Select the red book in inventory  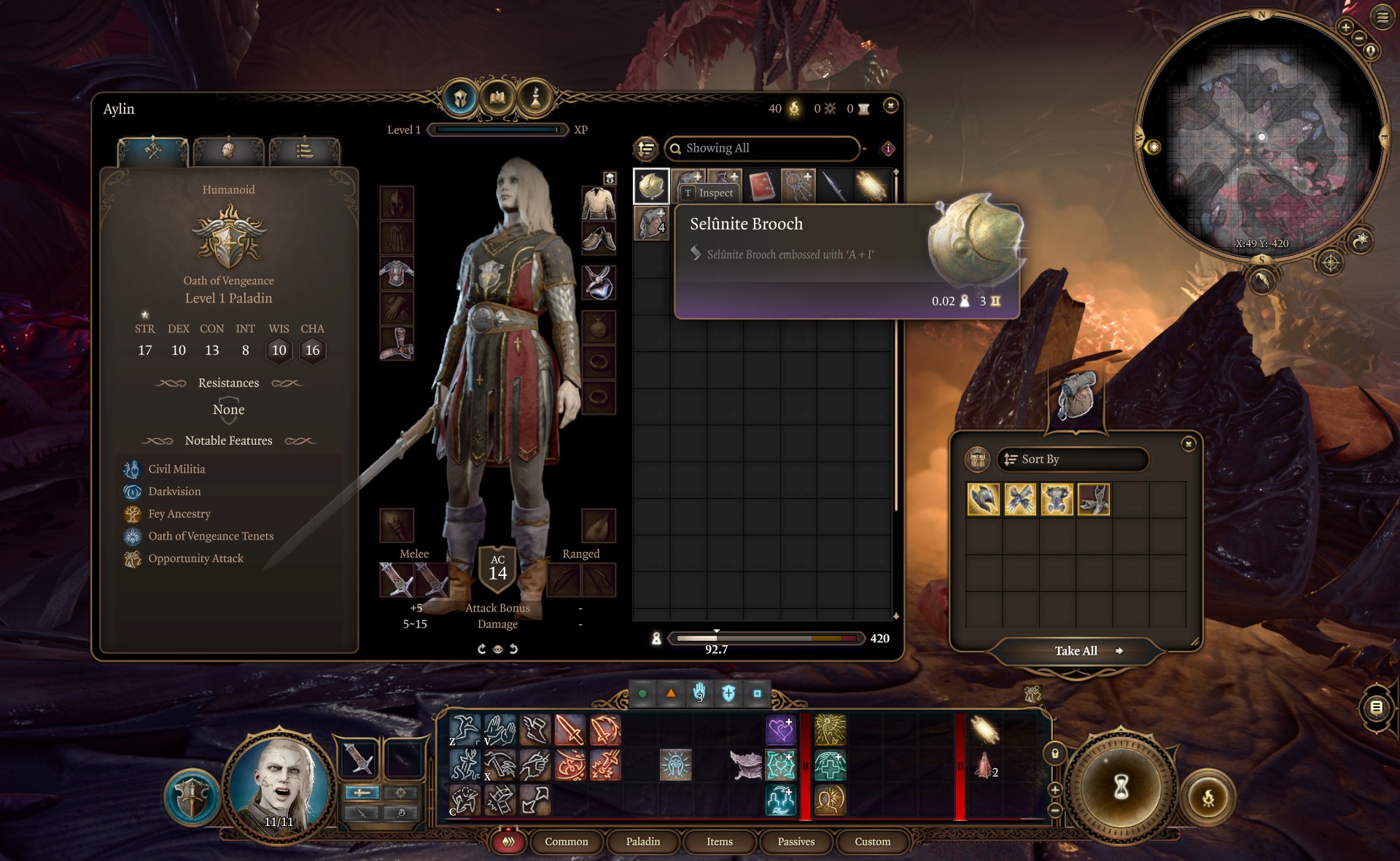click(761, 186)
